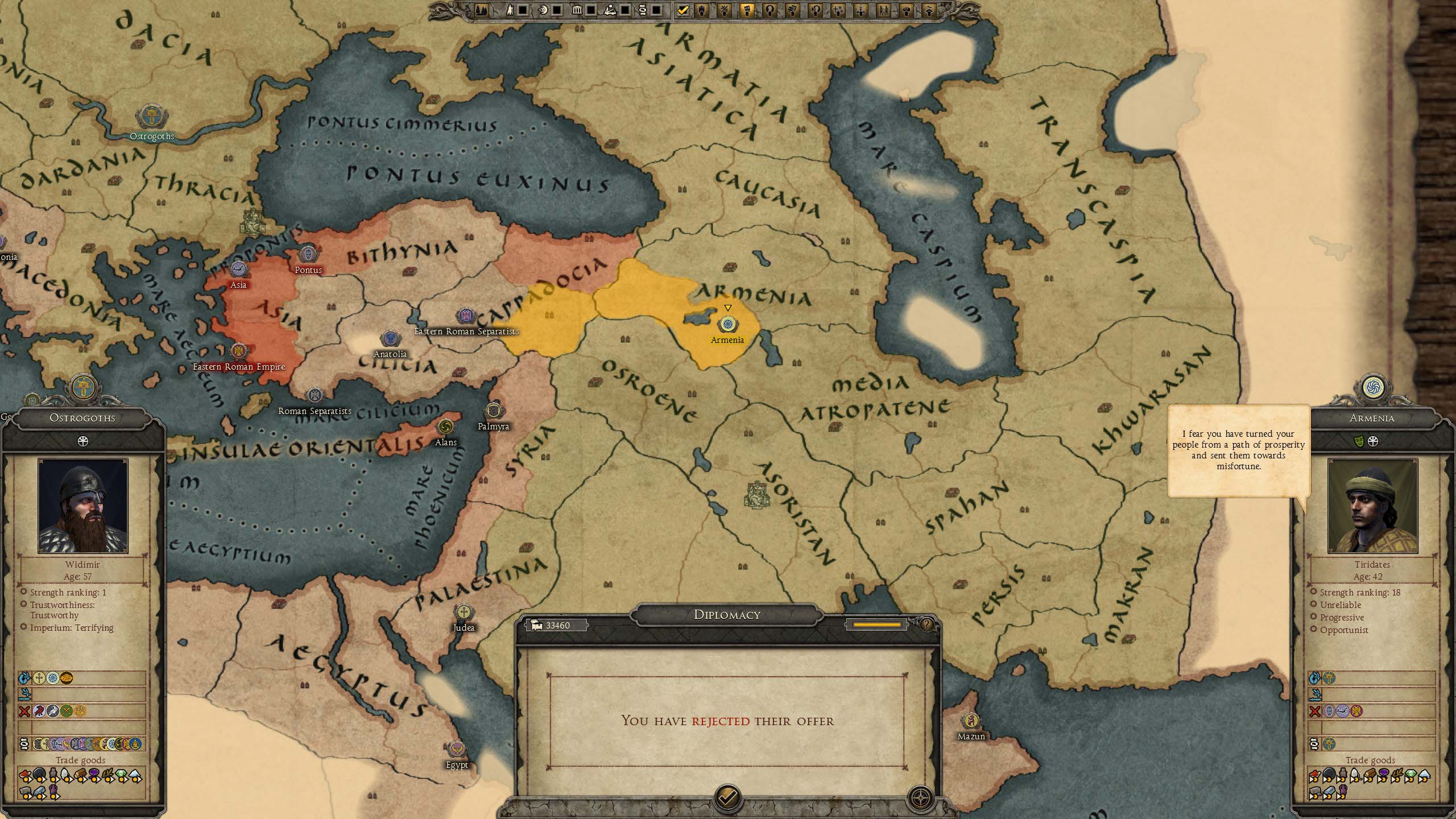This screenshot has height=819, width=1456.
Task: Select the Eastern Roman Empire faction marker
Action: 239,351
